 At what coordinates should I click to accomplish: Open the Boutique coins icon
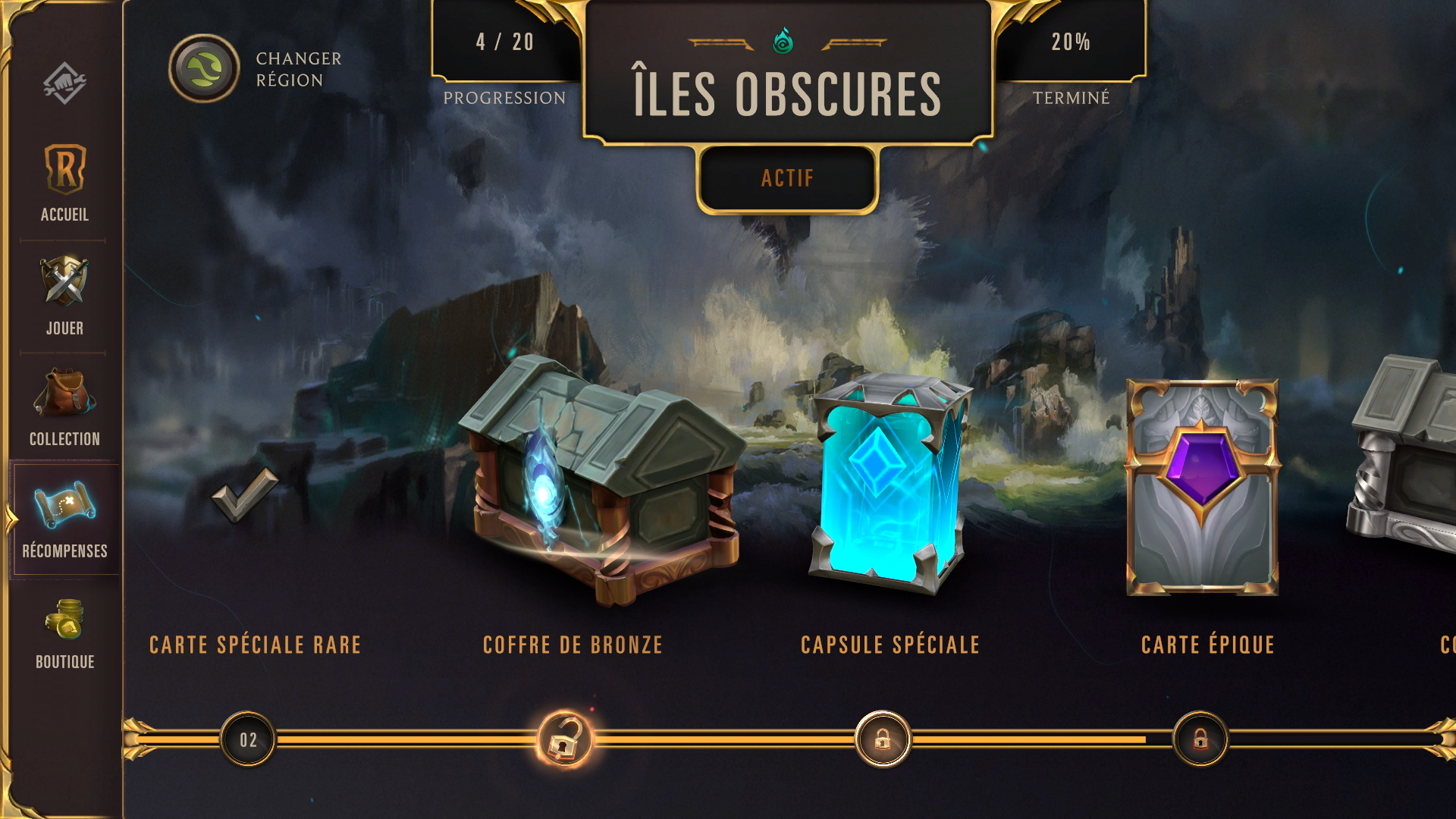pyautogui.click(x=64, y=622)
